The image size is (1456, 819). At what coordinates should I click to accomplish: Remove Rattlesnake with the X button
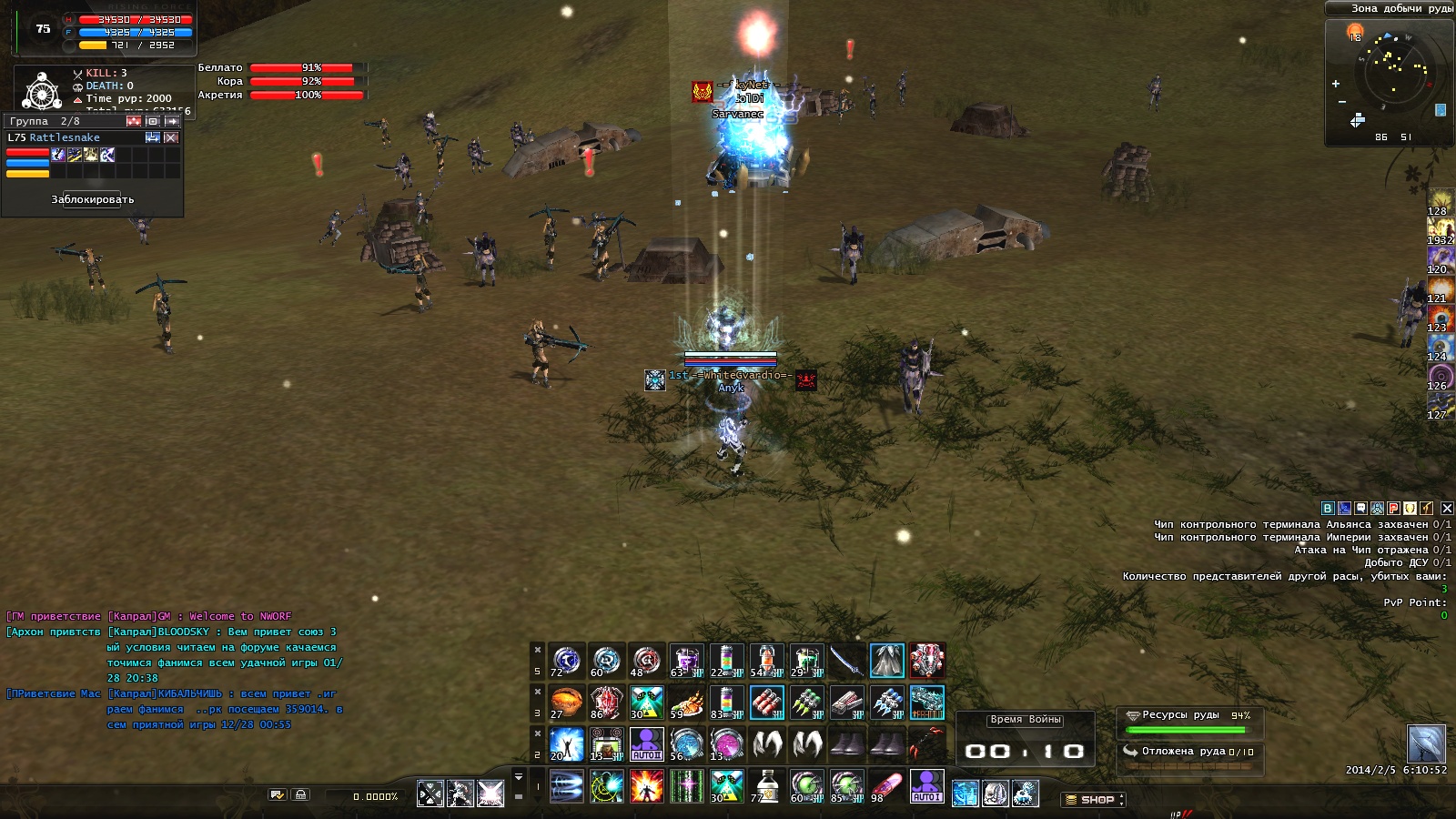171,137
